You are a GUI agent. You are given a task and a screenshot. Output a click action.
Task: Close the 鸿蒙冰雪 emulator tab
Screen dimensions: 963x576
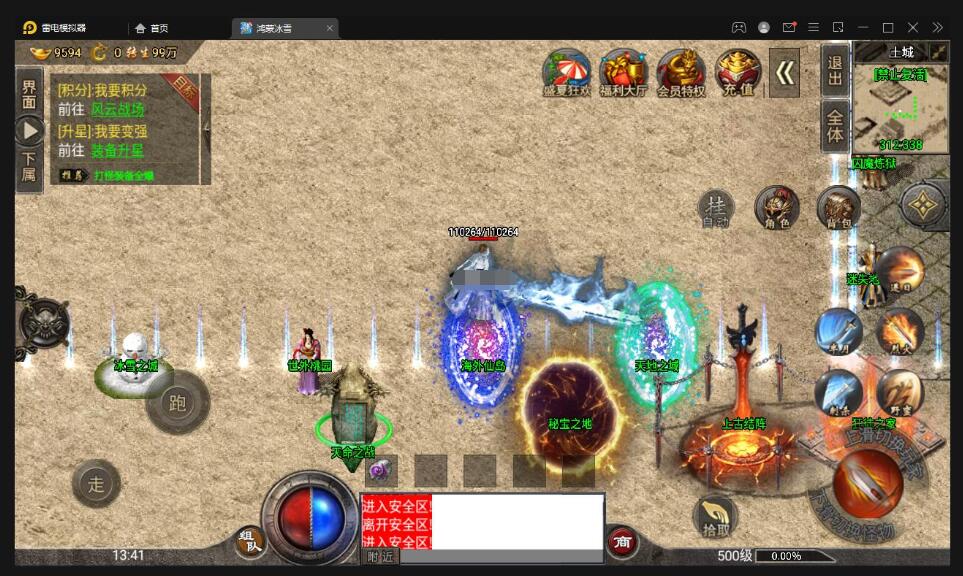pyautogui.click(x=329, y=28)
